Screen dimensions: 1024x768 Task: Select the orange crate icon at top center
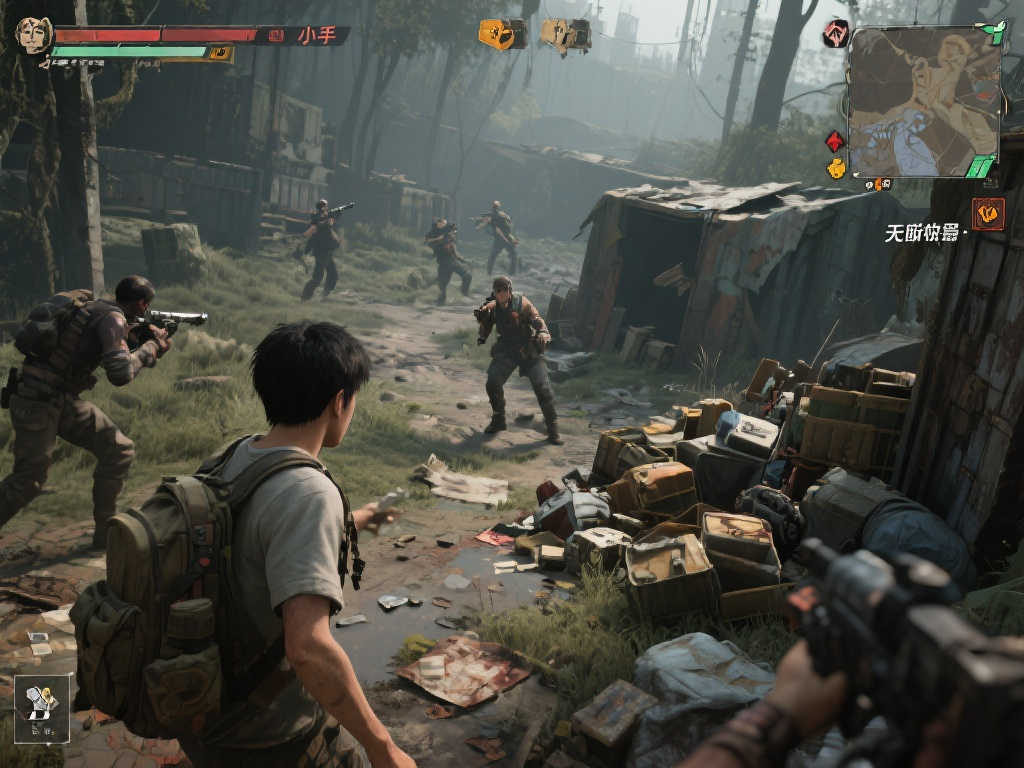(501, 34)
